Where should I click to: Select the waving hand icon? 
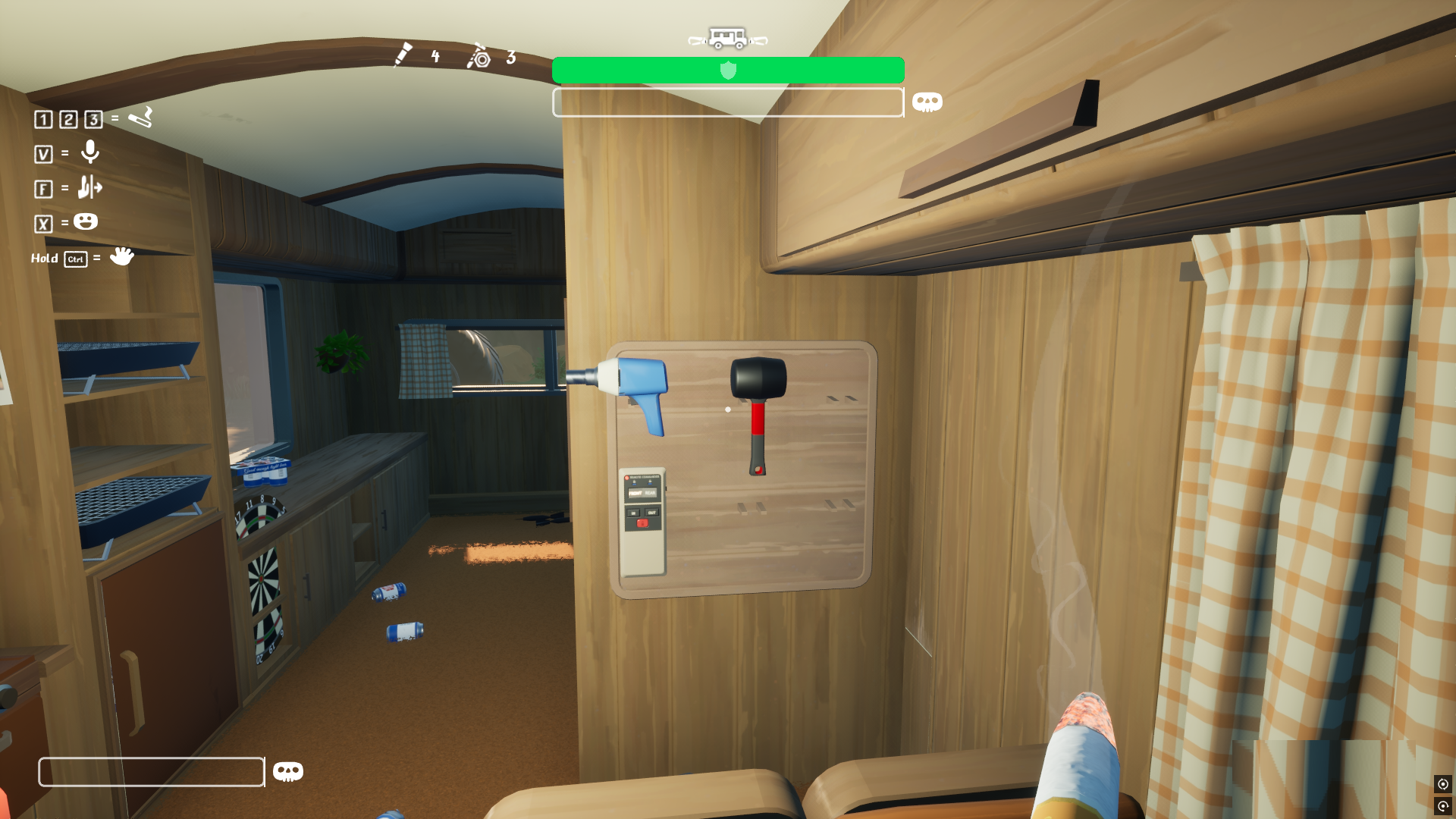pyautogui.click(x=121, y=256)
